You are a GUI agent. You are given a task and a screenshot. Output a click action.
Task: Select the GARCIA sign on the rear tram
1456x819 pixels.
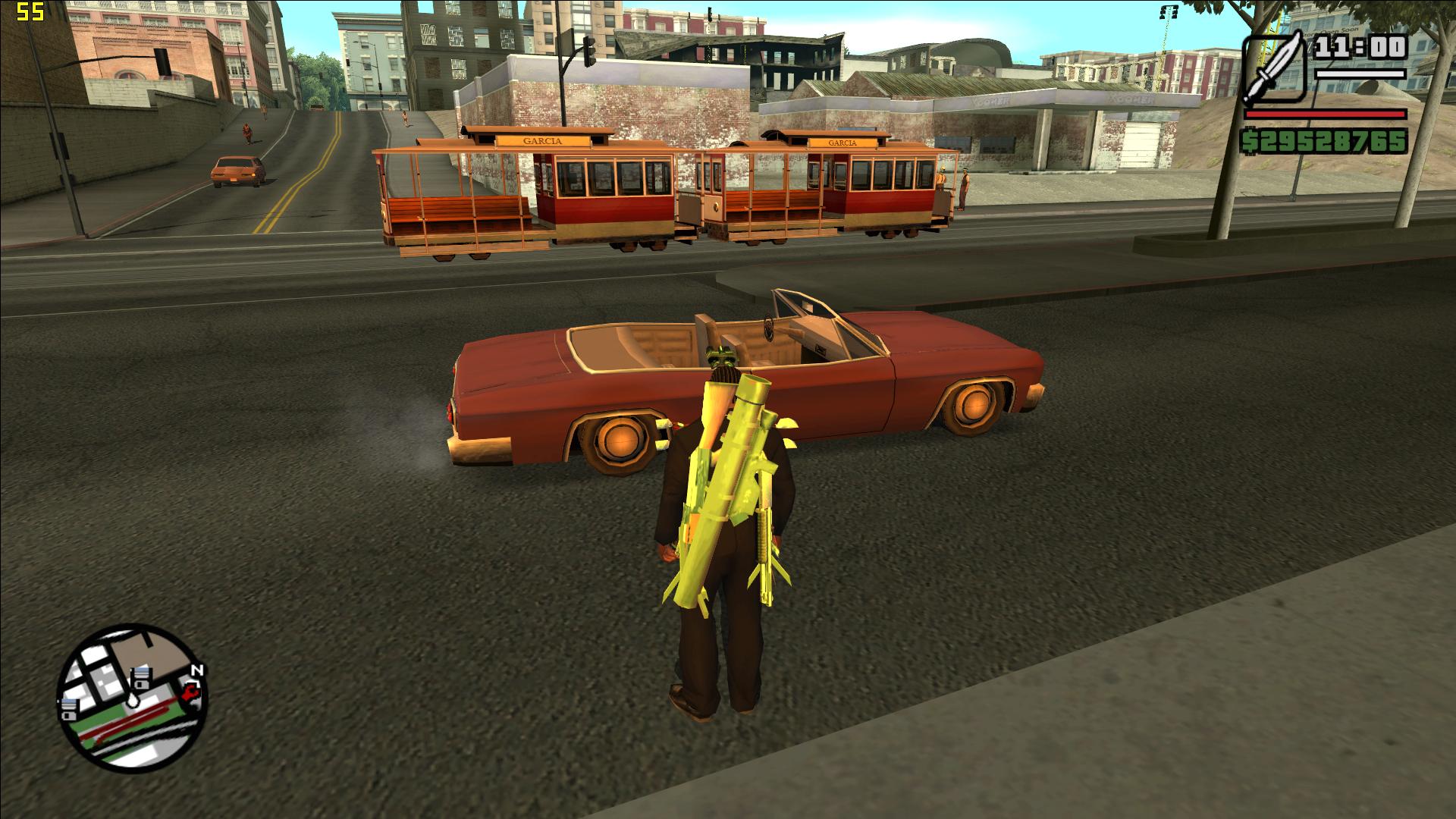click(x=842, y=141)
